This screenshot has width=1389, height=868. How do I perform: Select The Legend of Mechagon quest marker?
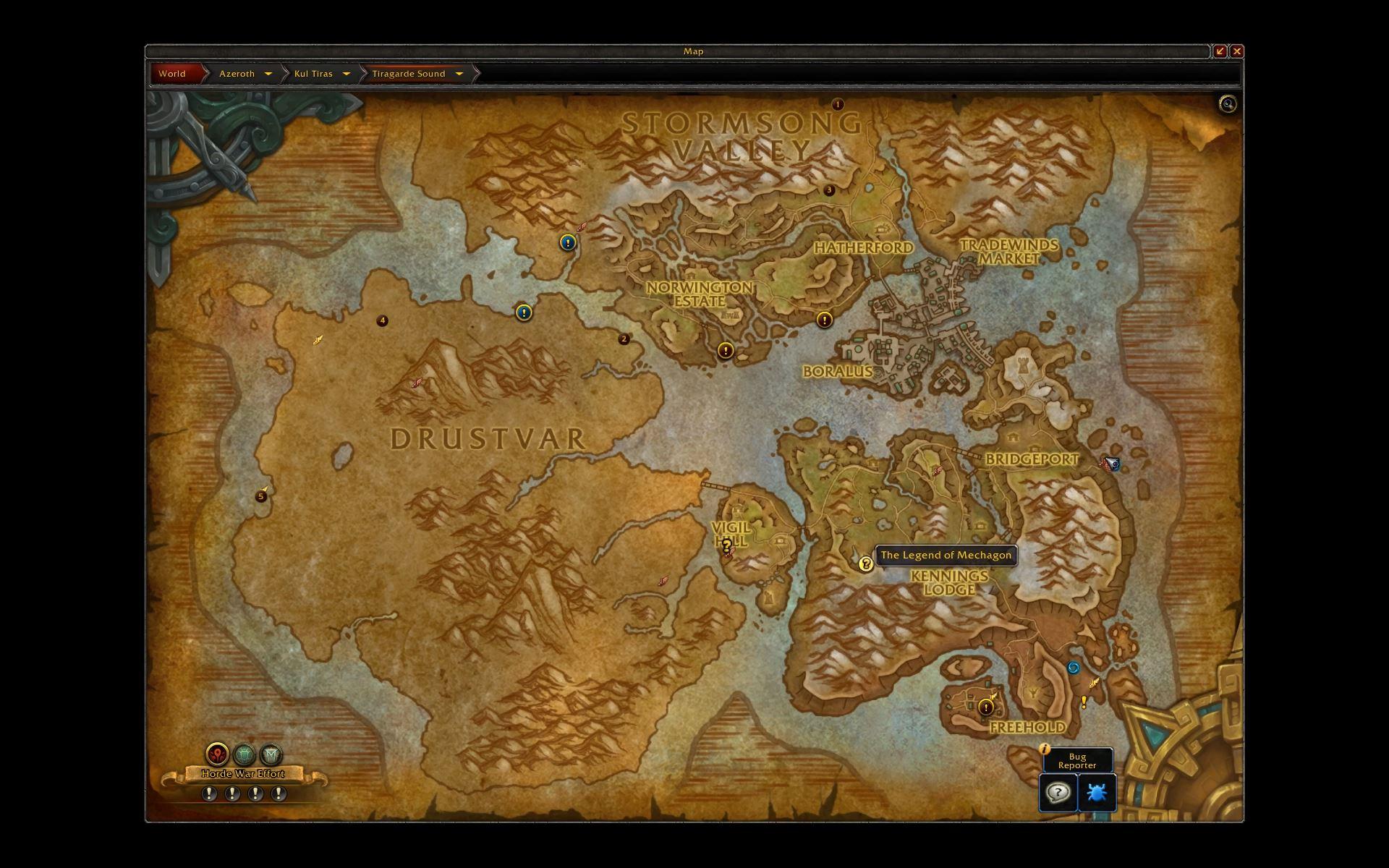865,563
